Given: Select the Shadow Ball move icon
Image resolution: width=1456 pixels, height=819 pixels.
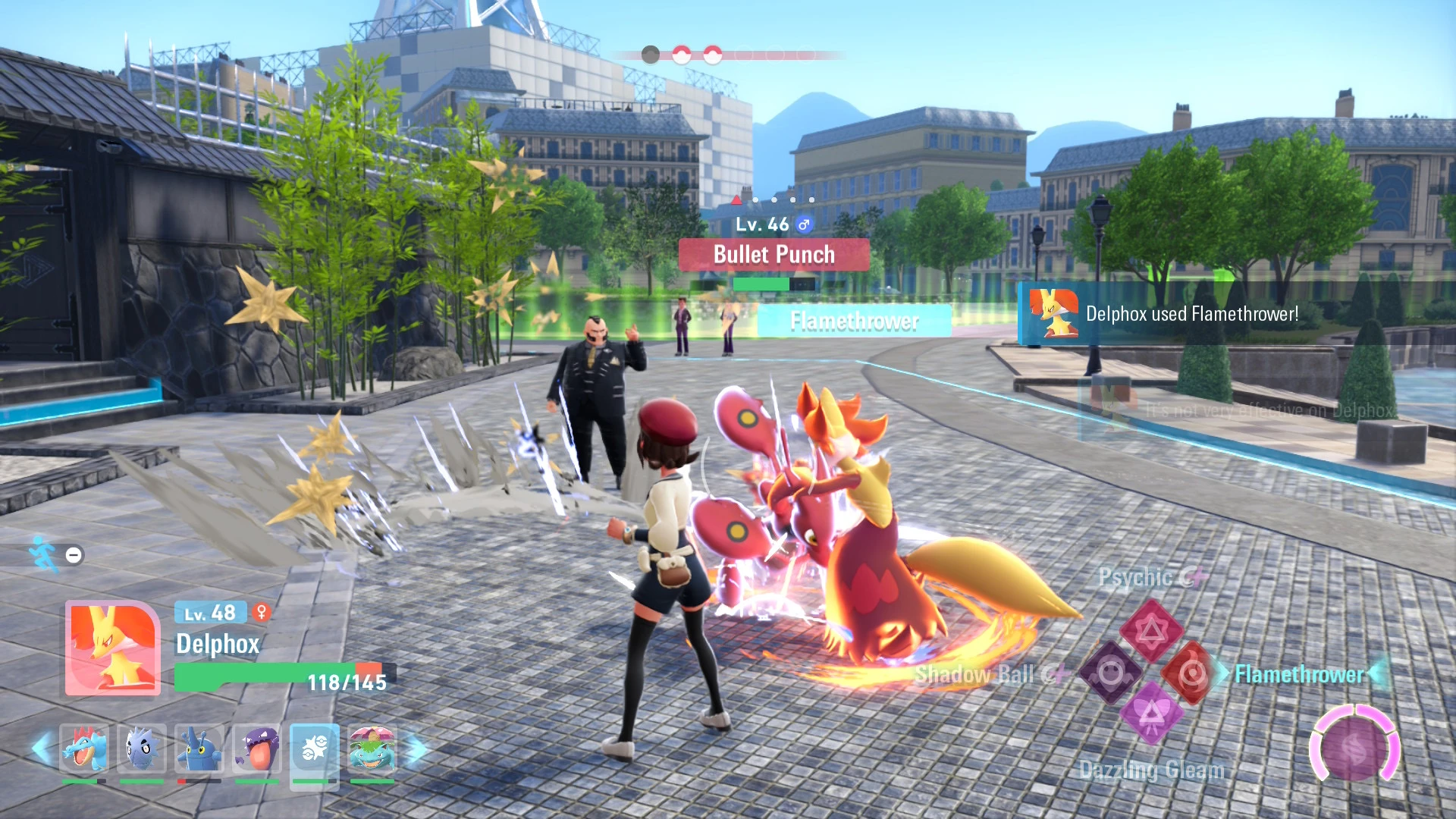Looking at the screenshot, I should [1111, 673].
